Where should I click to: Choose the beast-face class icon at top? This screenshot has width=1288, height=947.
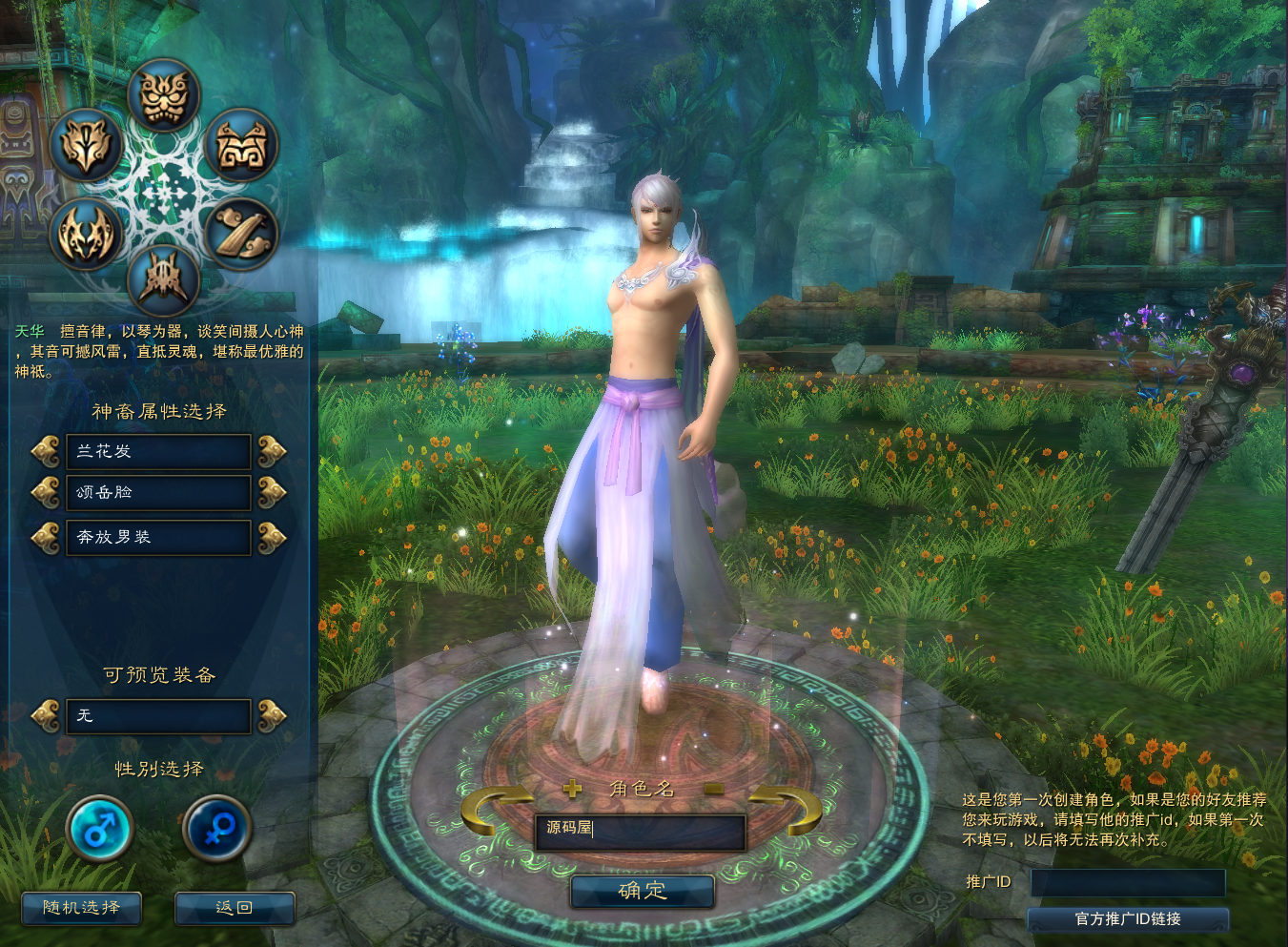pyautogui.click(x=164, y=95)
